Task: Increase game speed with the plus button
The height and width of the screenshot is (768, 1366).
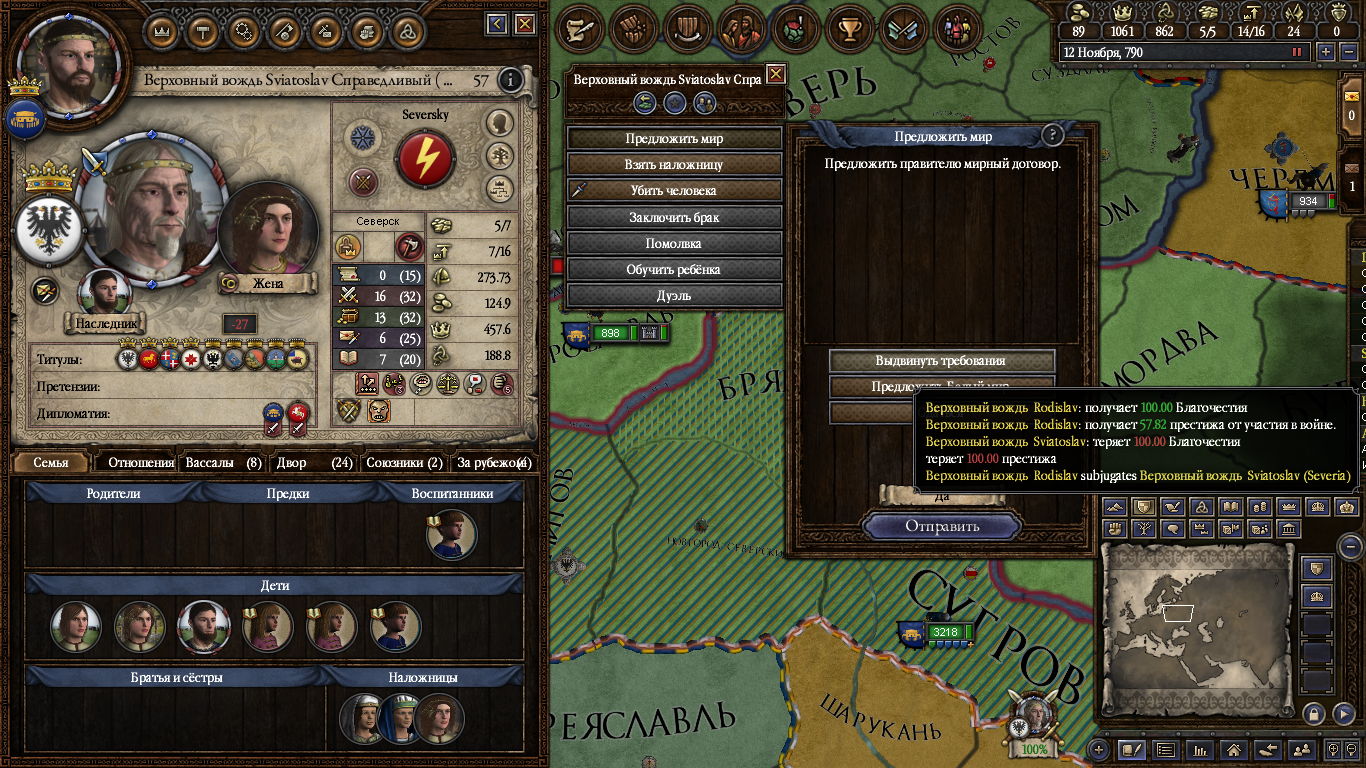Action: tap(1326, 52)
